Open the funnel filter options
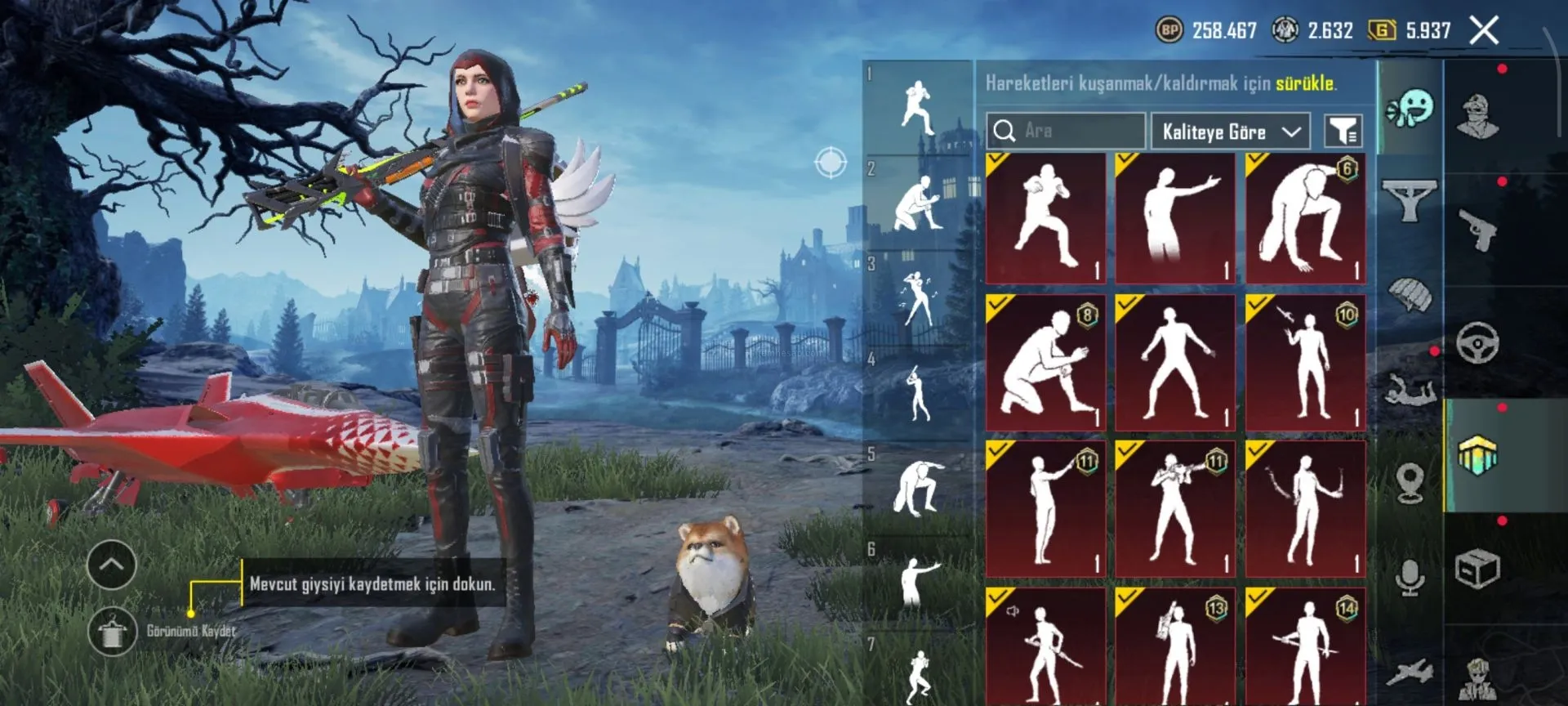The width and height of the screenshot is (1568, 706). [1343, 131]
